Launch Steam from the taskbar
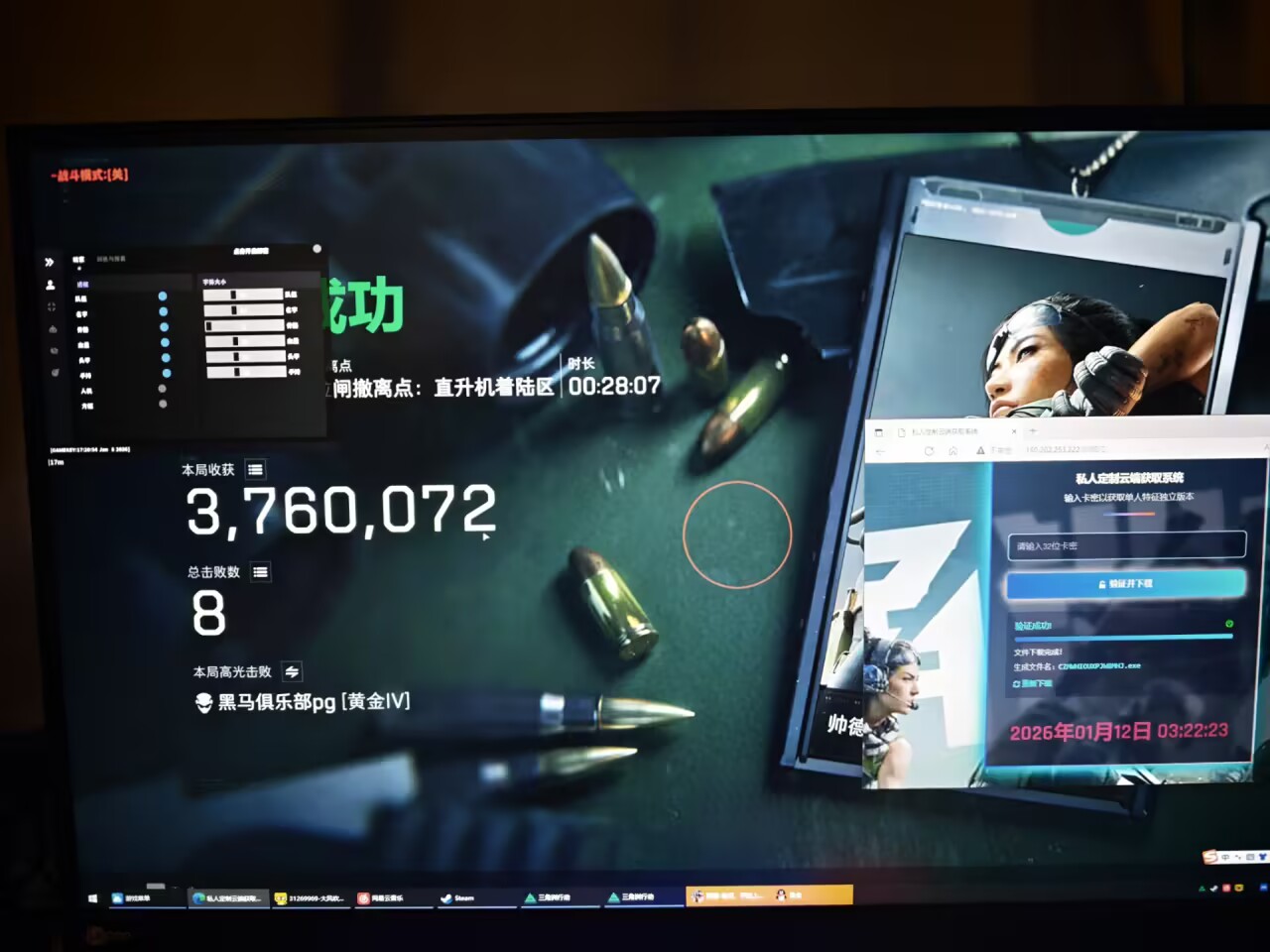 [x=452, y=896]
